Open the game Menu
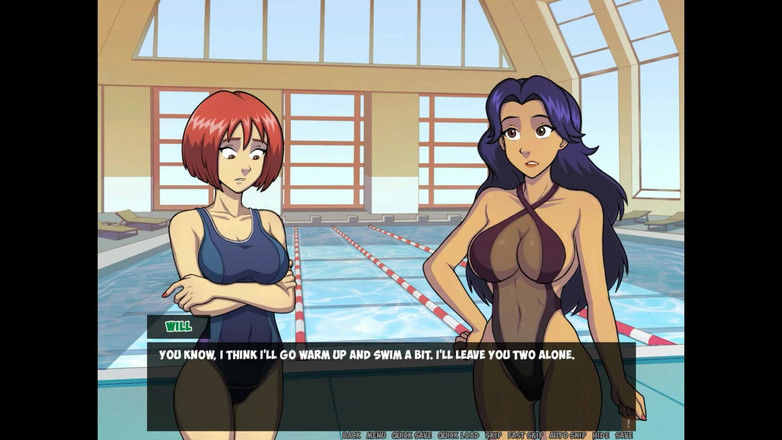This screenshot has height=440, width=782. click(x=376, y=435)
